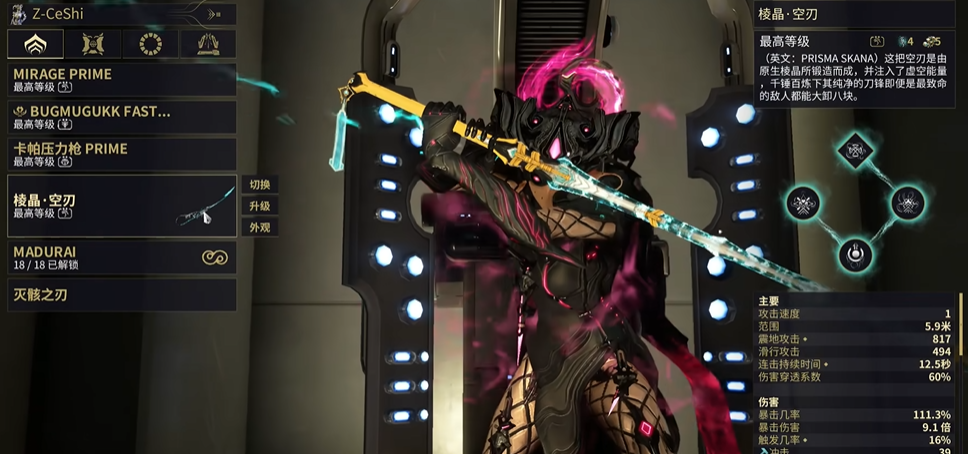Select the bottom power-symbol skill node

[854, 254]
